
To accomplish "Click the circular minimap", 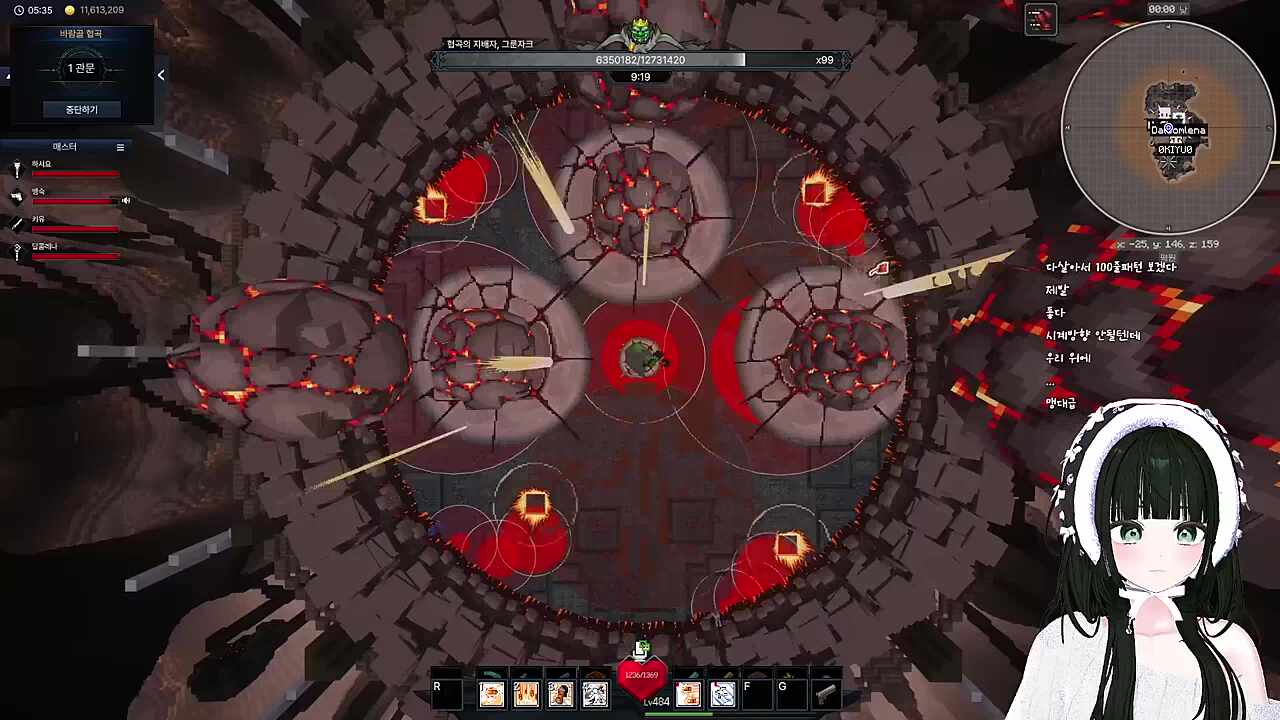I will 1167,127.
